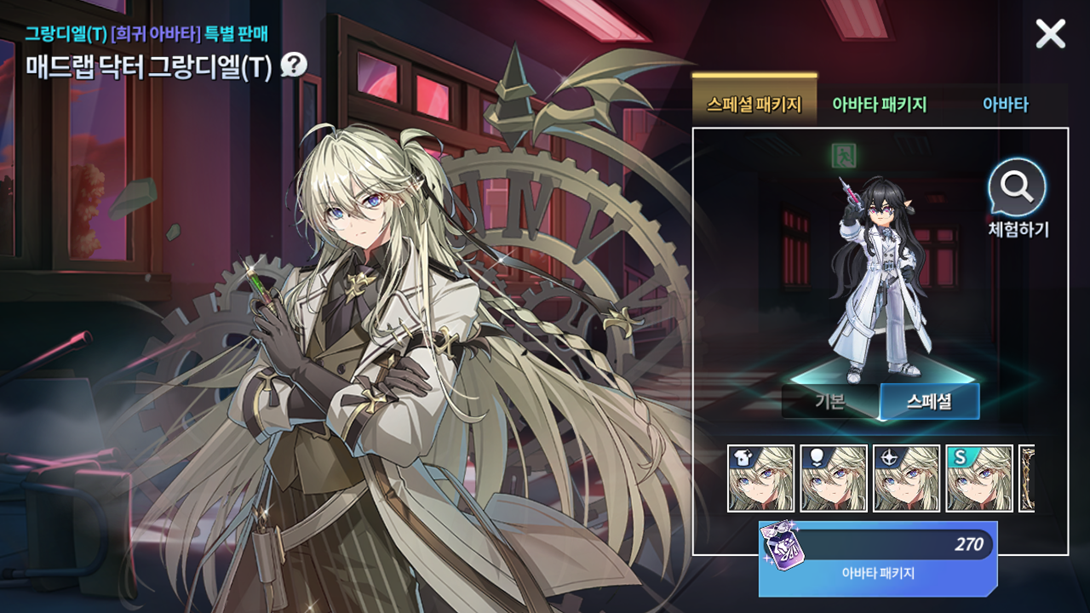Show the 기본 avatar preview
The height and width of the screenshot is (613, 1090).
click(x=830, y=402)
